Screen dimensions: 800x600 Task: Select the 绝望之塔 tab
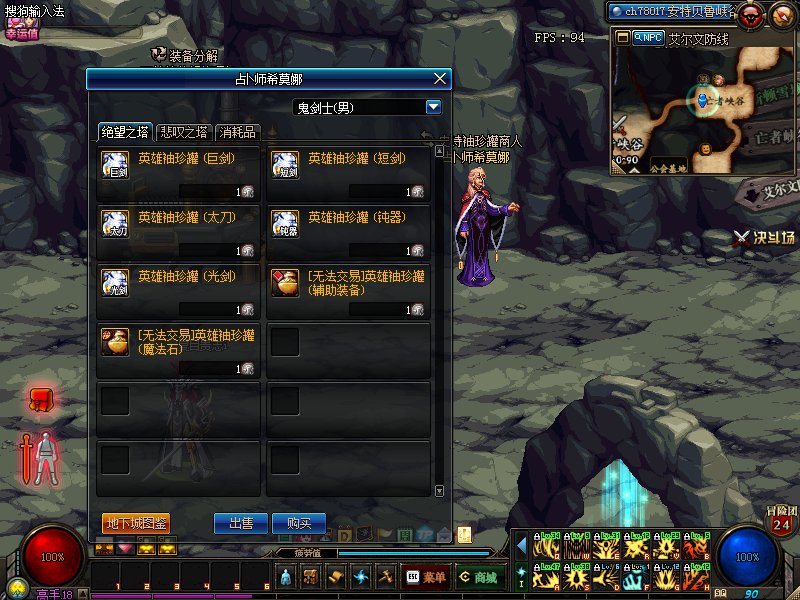point(126,132)
